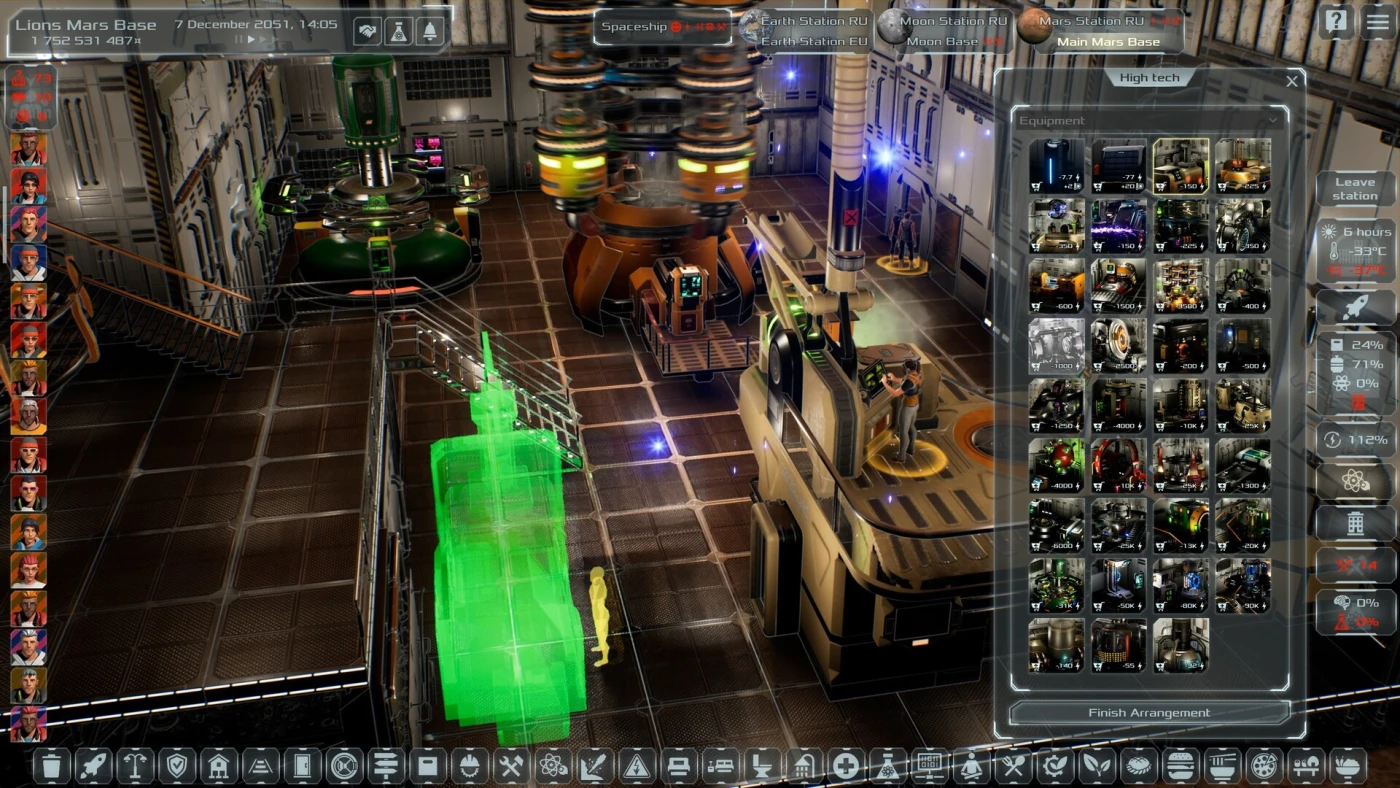Click the Finish Arrangement button

coord(1149,713)
